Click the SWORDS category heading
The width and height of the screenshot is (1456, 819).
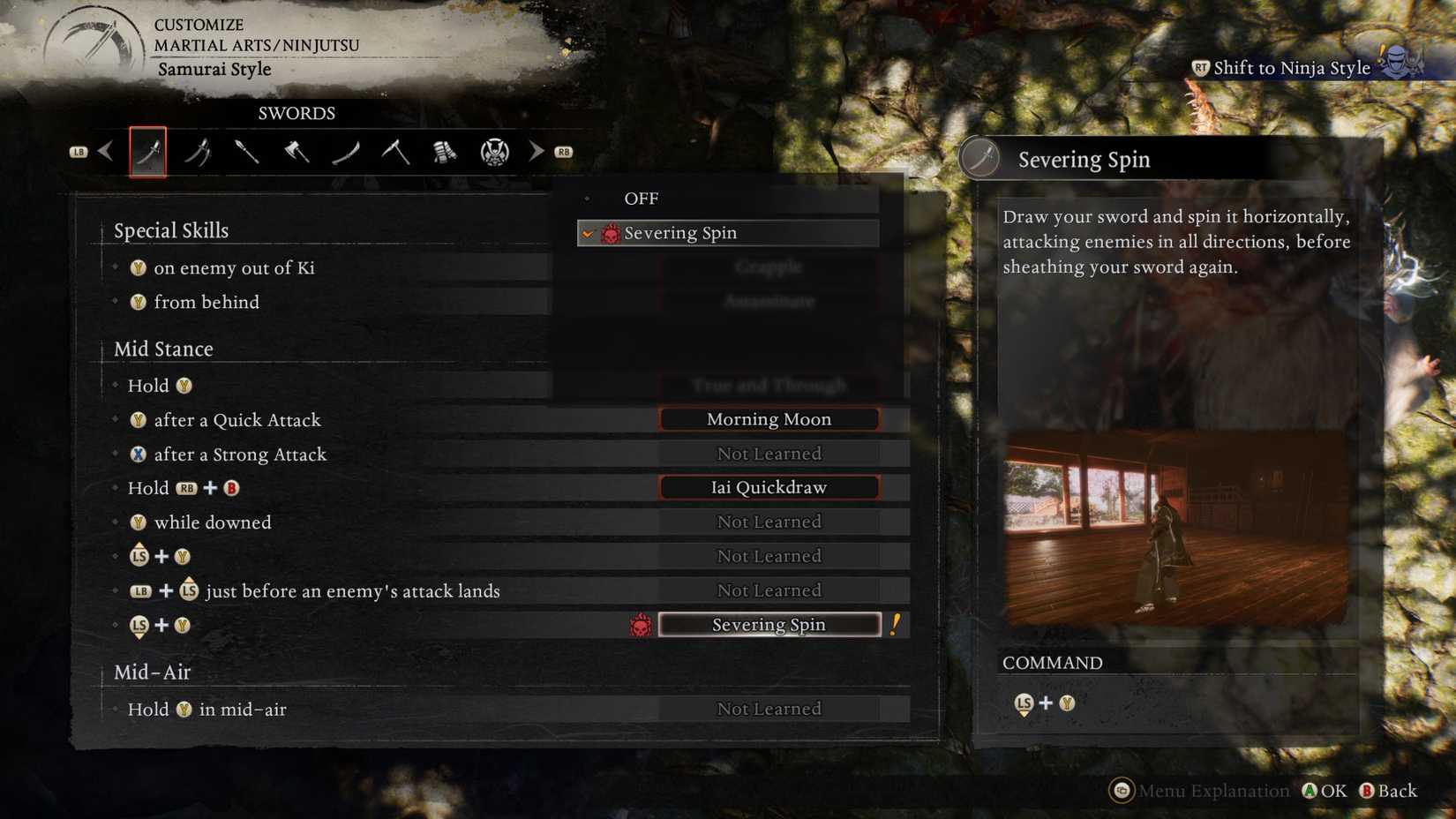(295, 113)
